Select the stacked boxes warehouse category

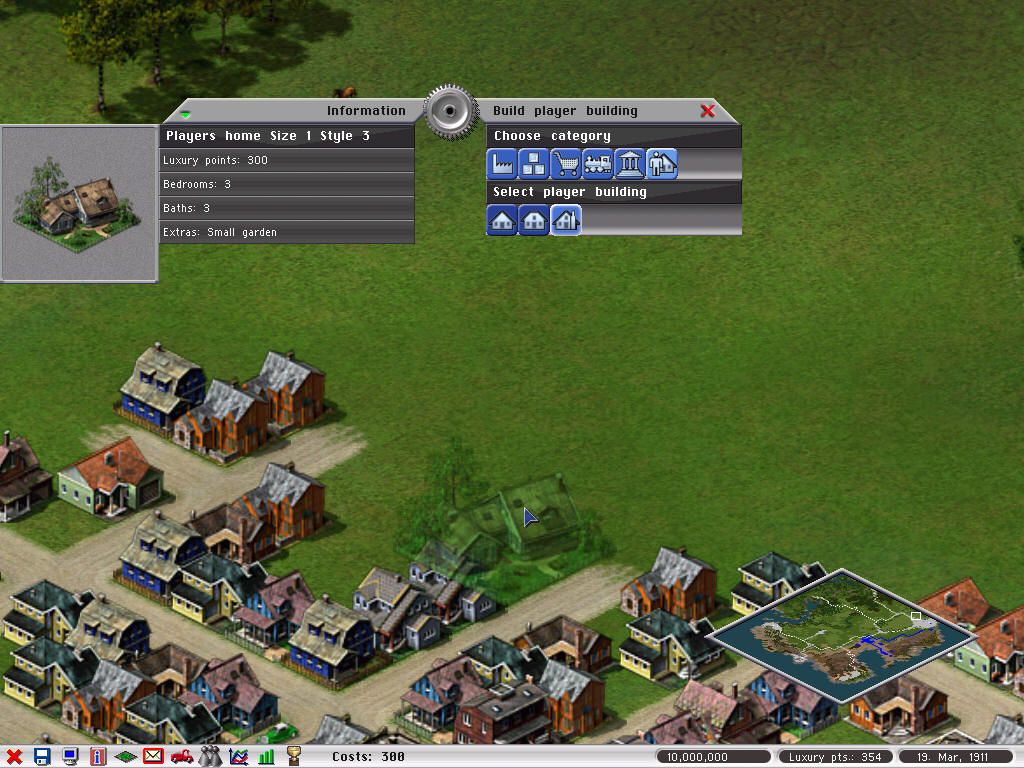(x=534, y=163)
